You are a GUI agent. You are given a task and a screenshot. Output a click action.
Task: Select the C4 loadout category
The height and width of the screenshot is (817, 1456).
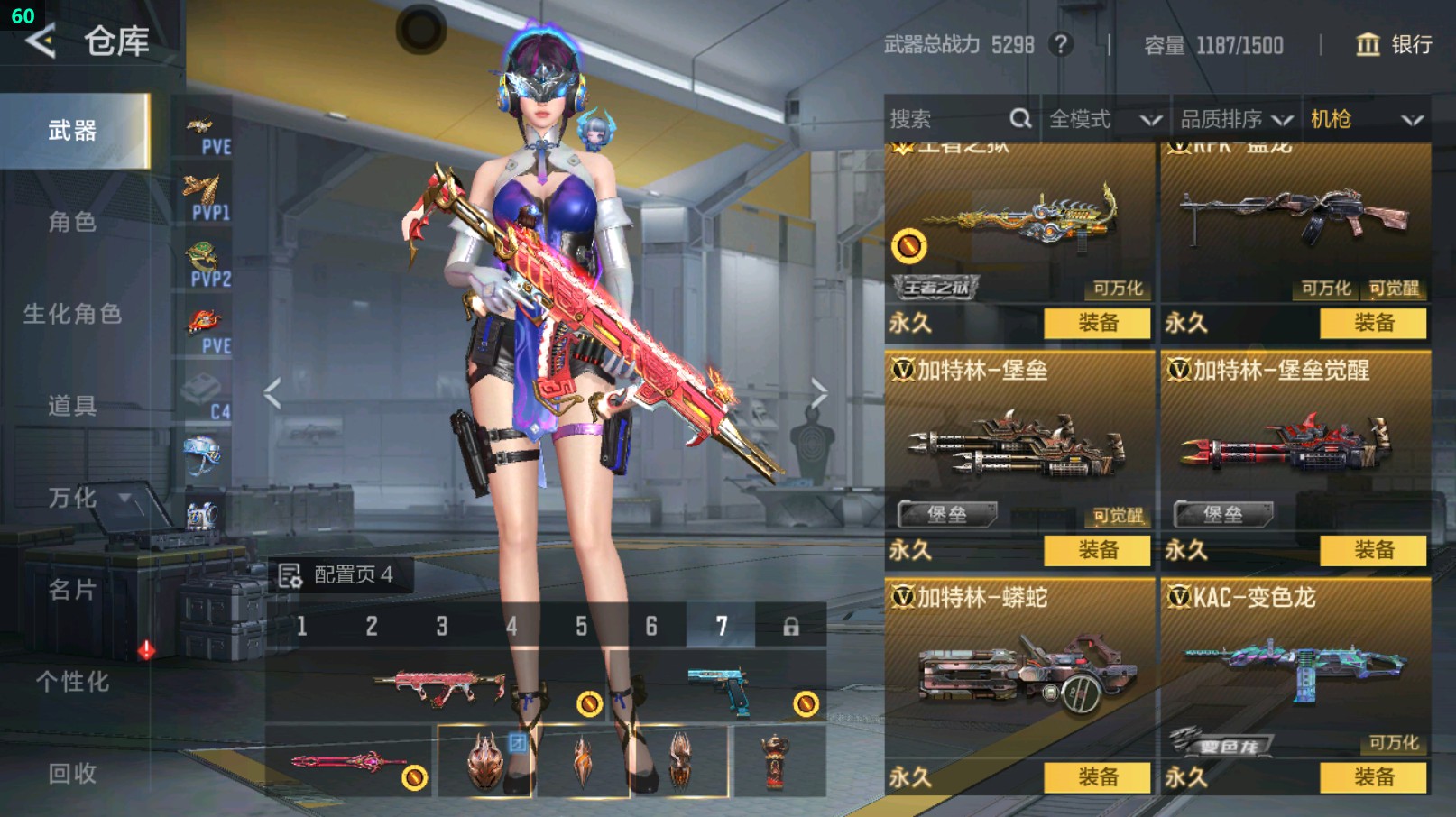(x=206, y=396)
